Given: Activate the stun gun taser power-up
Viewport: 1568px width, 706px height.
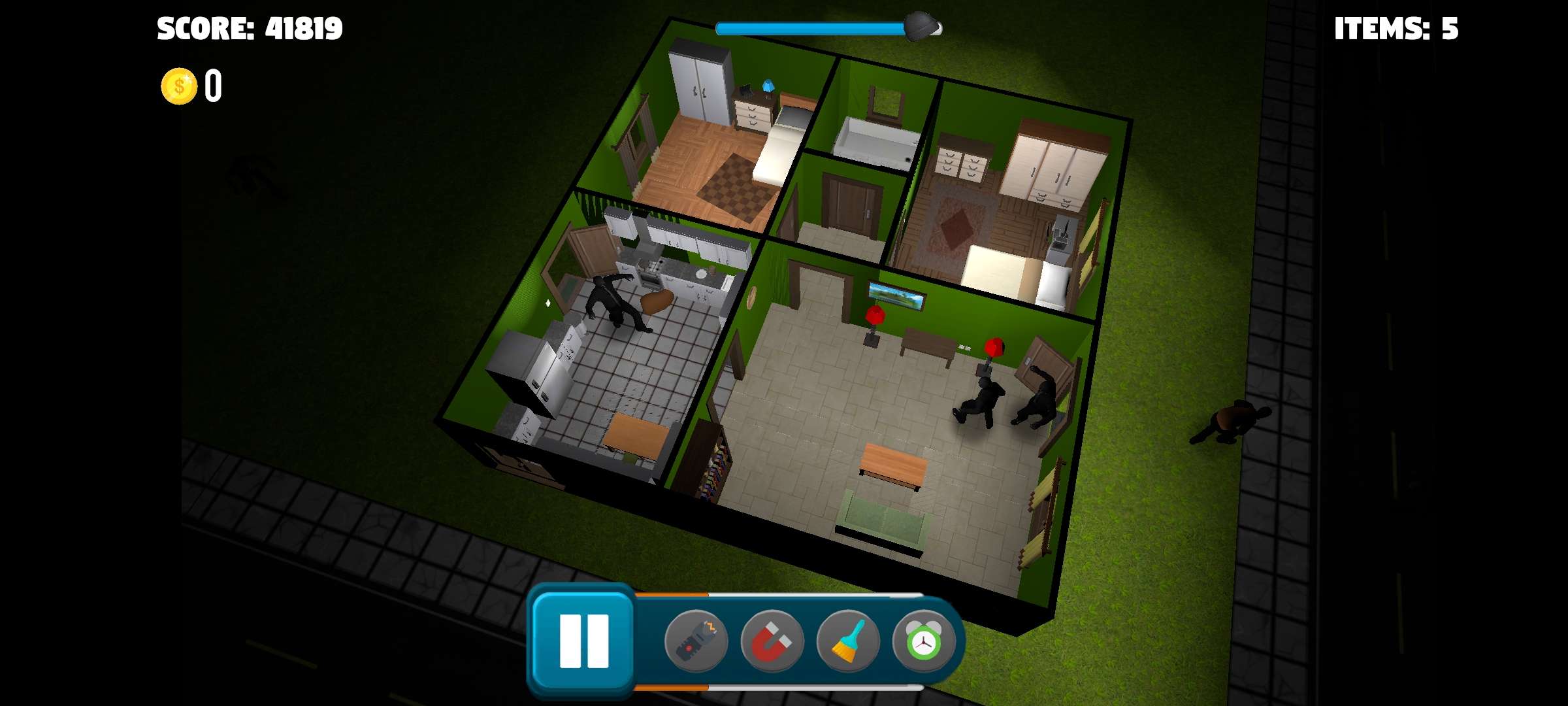Looking at the screenshot, I should (x=696, y=641).
